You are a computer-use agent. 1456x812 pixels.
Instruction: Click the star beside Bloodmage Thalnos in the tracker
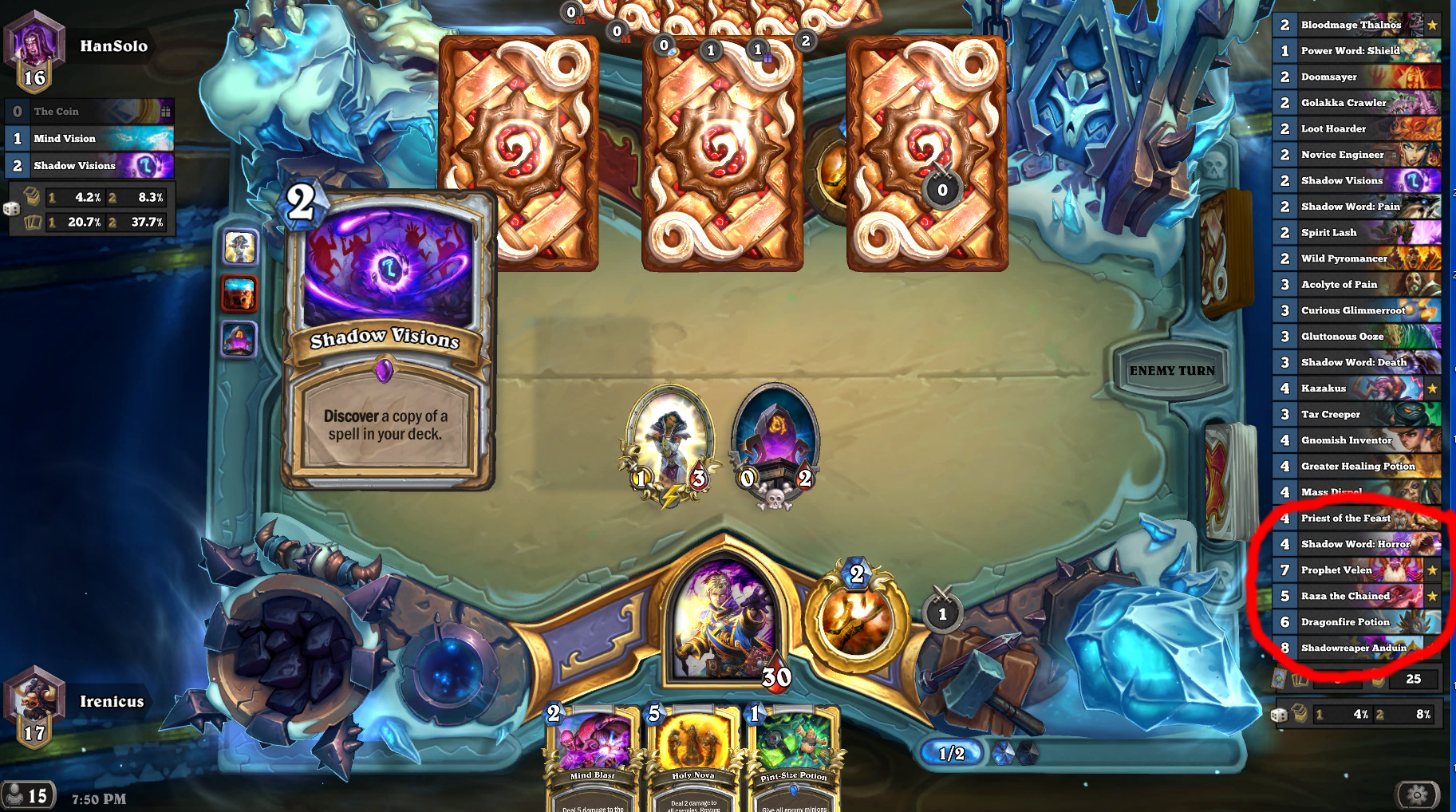1434,25
